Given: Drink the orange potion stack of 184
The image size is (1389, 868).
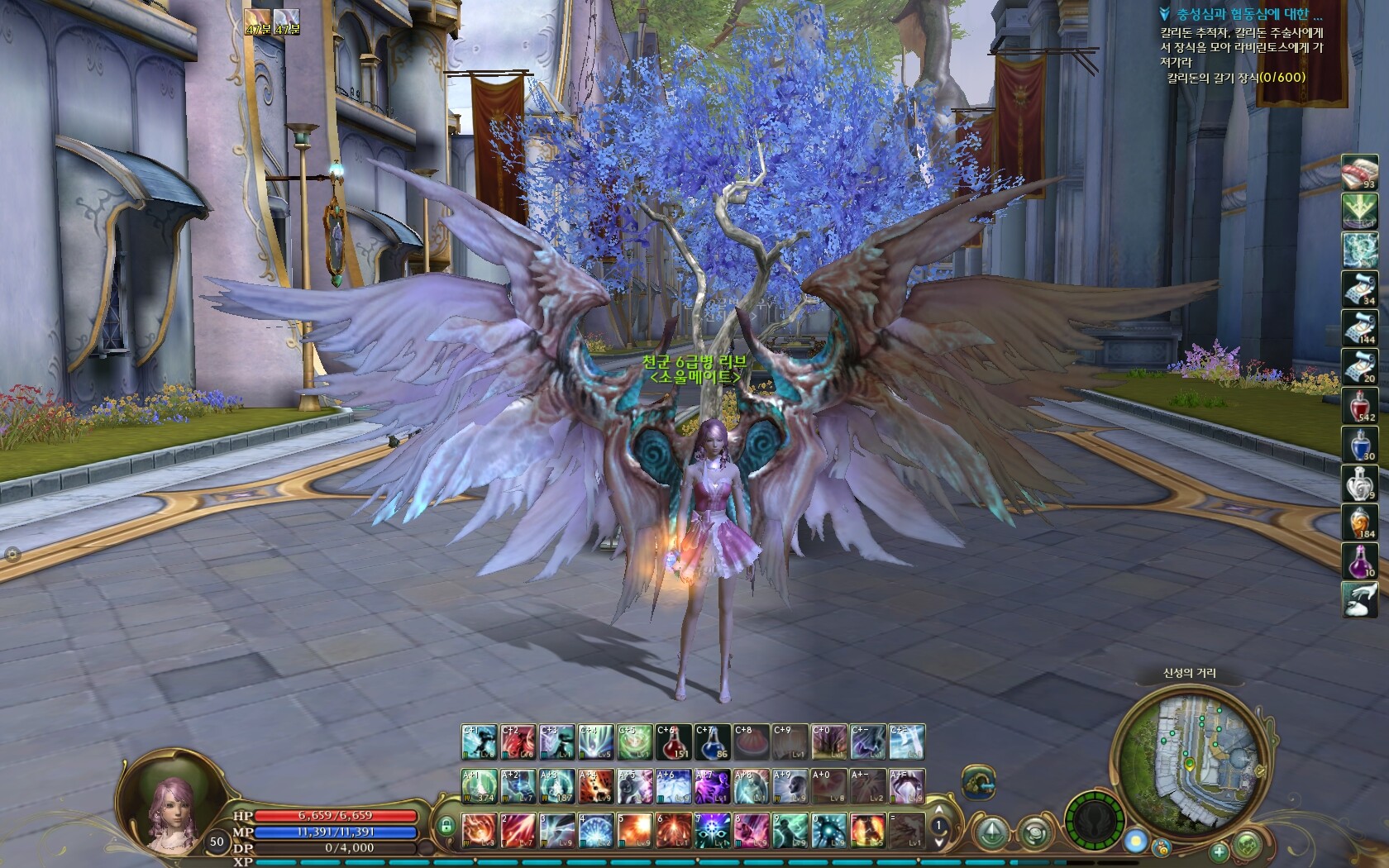Looking at the screenshot, I should pos(1358,522).
